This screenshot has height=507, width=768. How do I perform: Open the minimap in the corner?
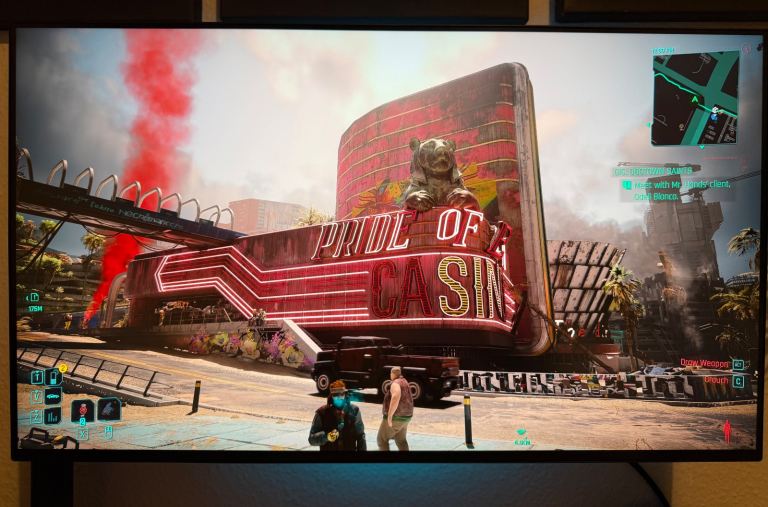[695, 97]
